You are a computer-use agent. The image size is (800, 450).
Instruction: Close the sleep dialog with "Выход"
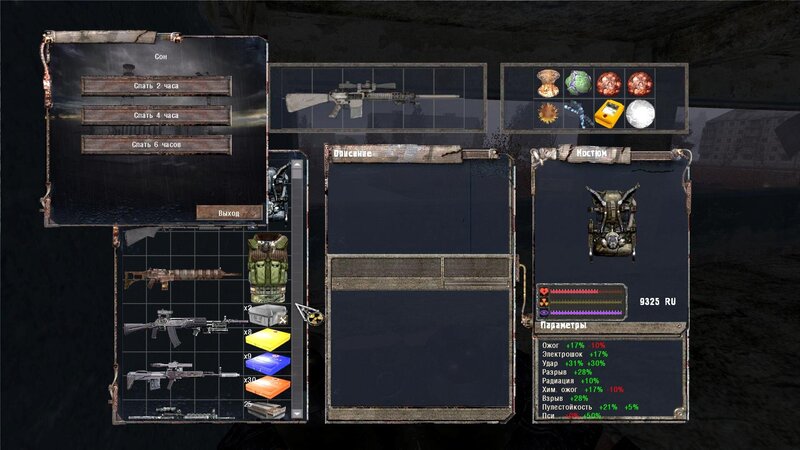[229, 213]
